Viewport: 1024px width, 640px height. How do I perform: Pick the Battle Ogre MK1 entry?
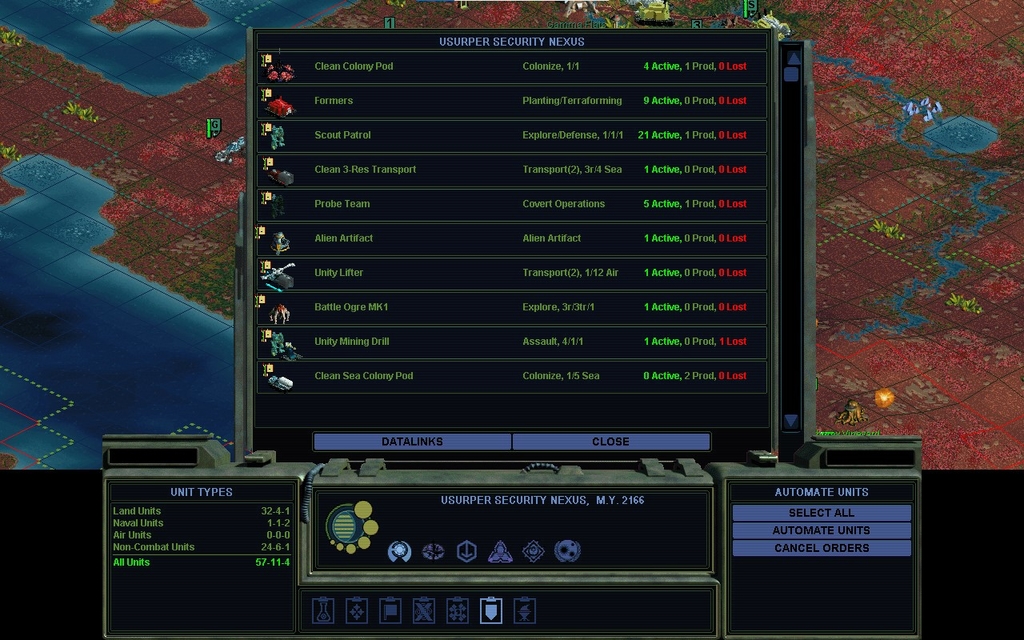tap(512, 307)
